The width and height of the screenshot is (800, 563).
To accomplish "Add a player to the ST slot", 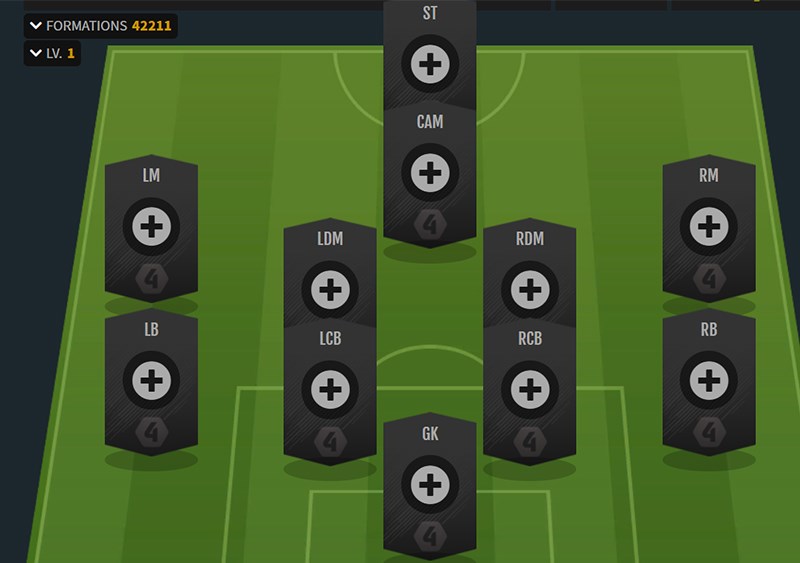I will tap(430, 64).
